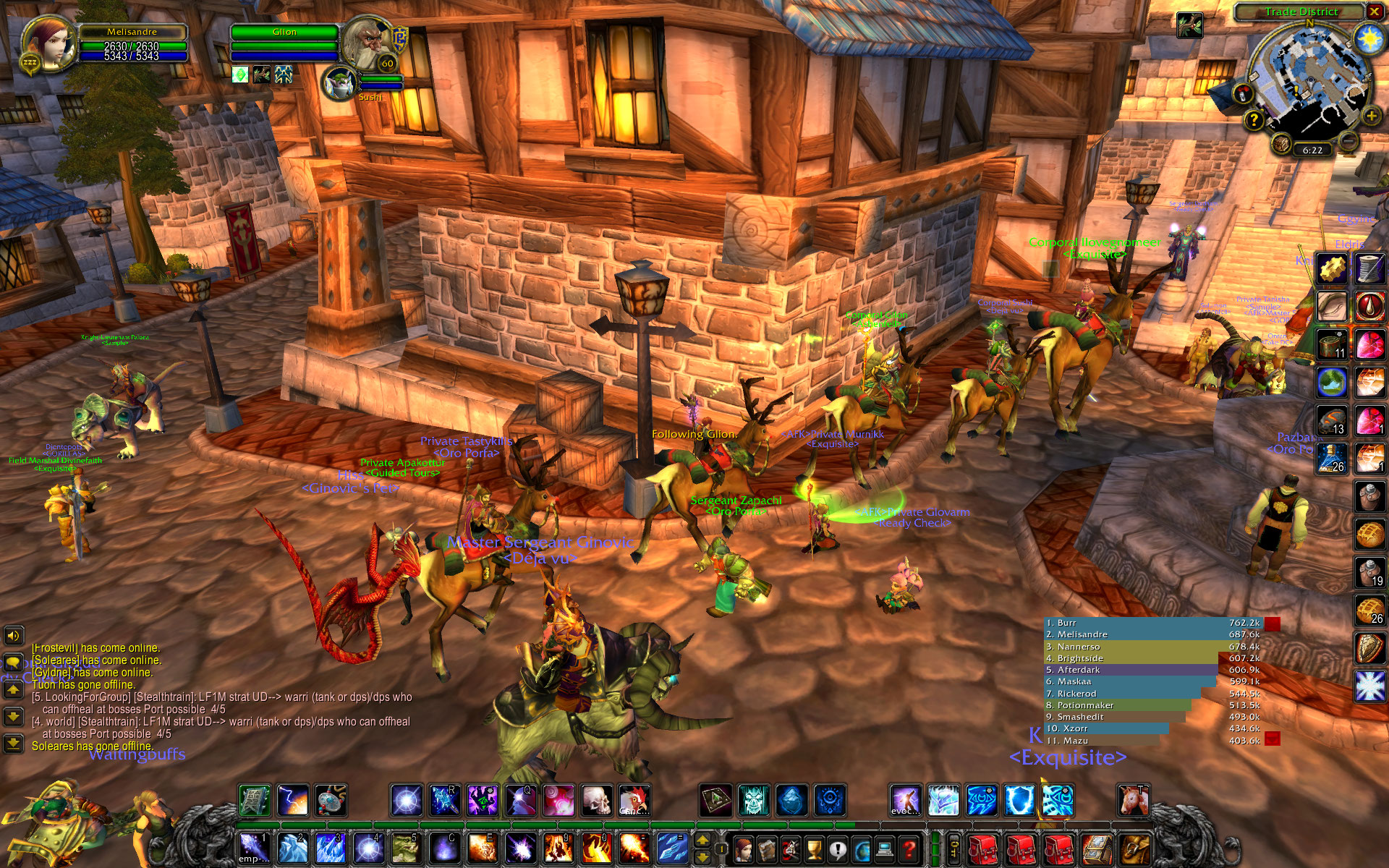Click Glion's target portrait
The height and width of the screenshot is (868, 1389).
pos(367,42)
